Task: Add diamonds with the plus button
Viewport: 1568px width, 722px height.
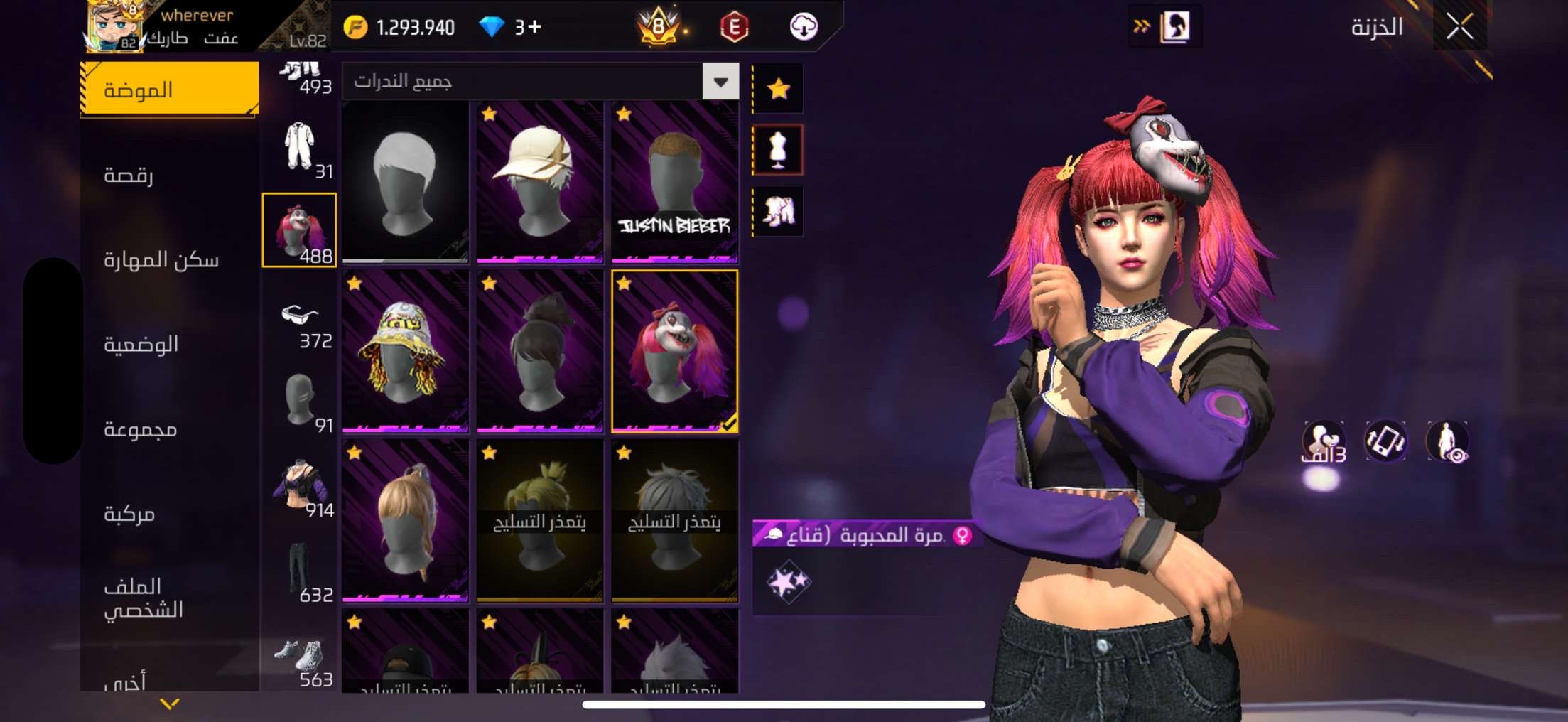Action: [x=535, y=27]
